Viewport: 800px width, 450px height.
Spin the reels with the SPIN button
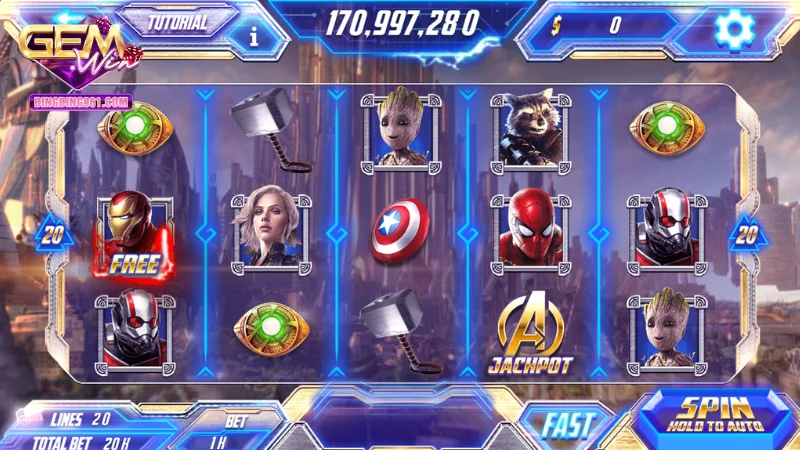714,414
